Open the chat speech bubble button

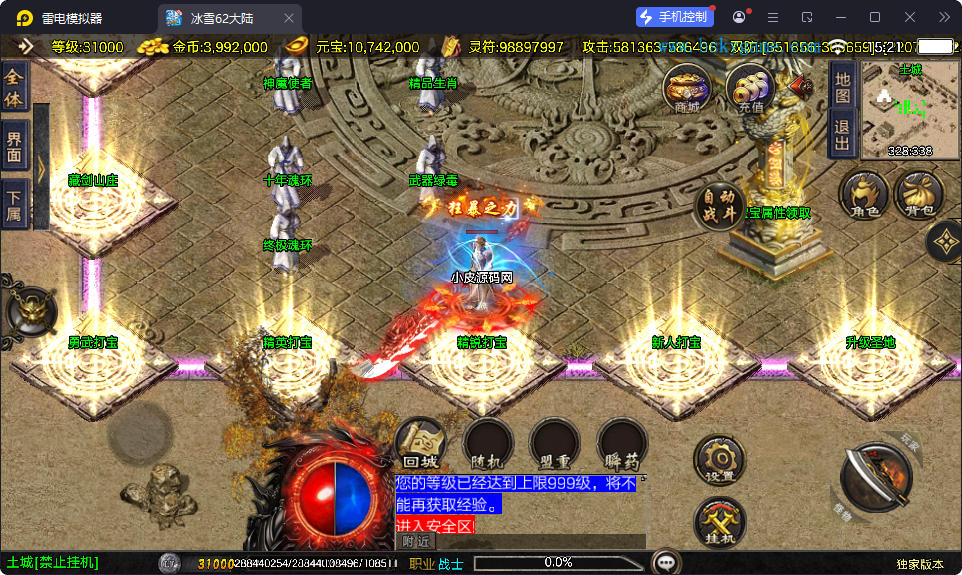pos(666,562)
